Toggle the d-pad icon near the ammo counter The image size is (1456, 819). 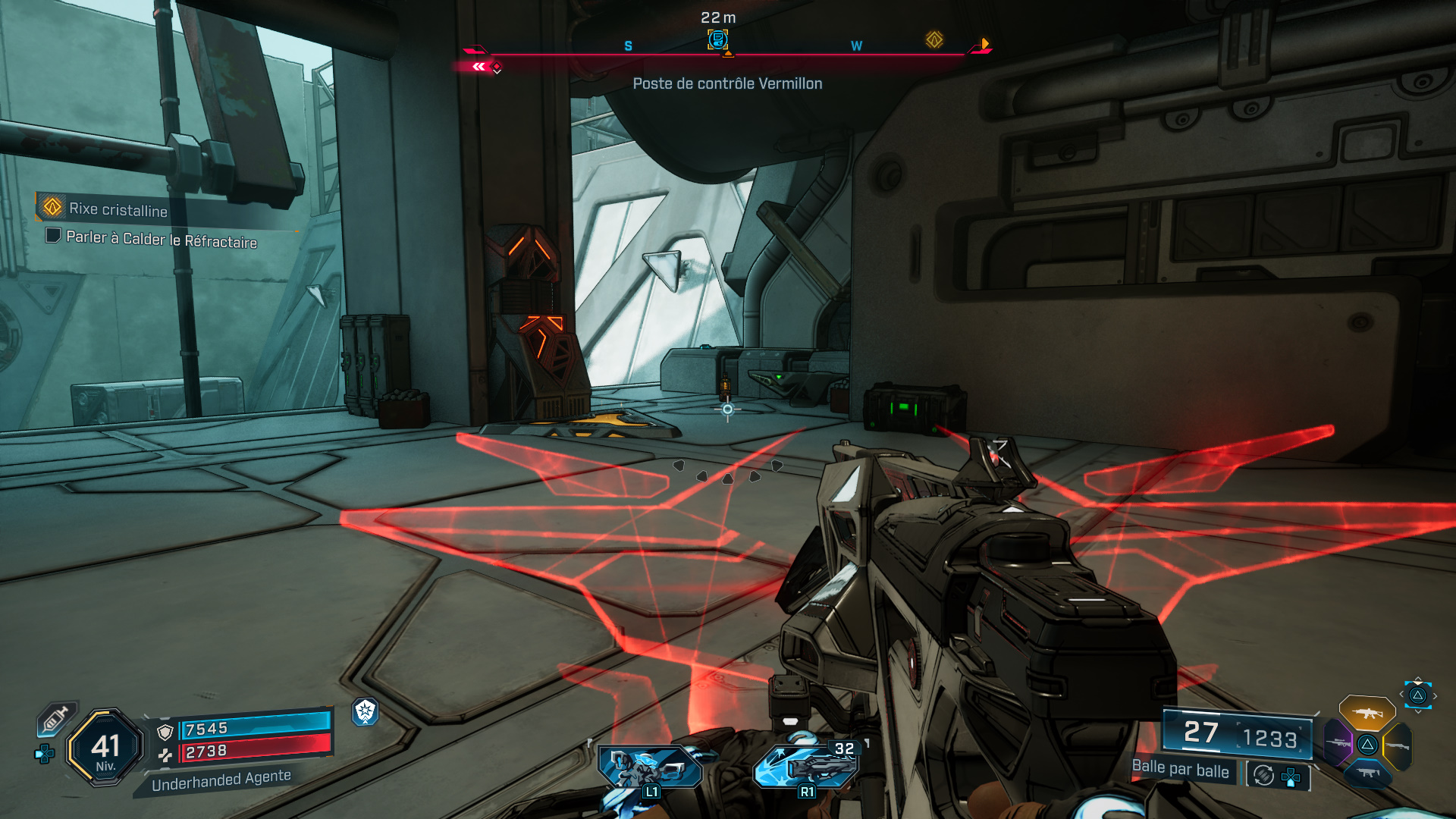1290,777
